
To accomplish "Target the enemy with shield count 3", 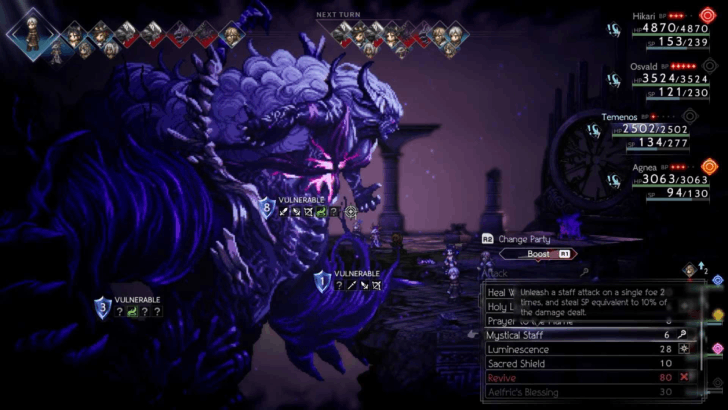I will 104,307.
